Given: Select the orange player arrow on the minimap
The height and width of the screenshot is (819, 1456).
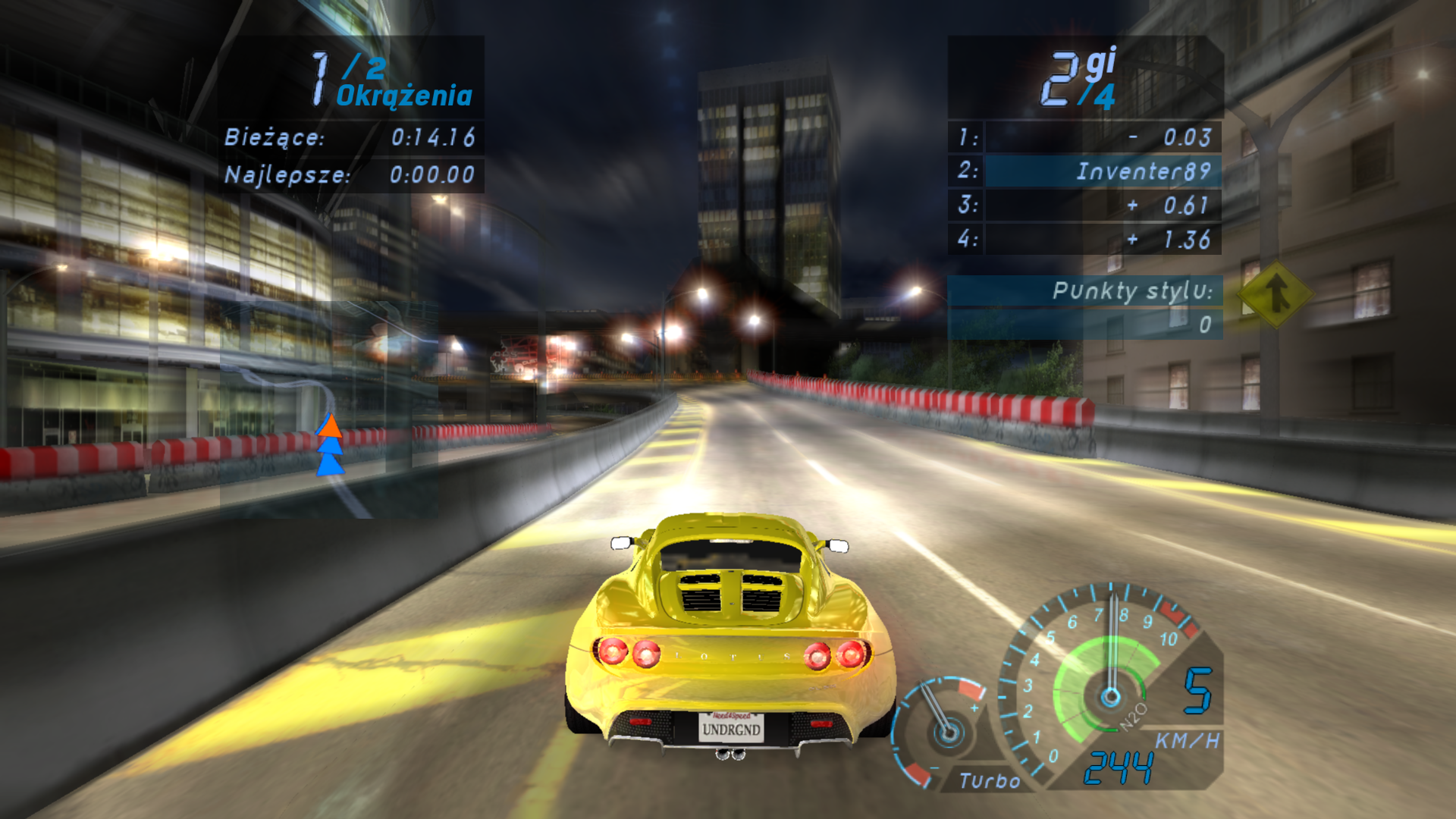Looking at the screenshot, I should point(329,426).
